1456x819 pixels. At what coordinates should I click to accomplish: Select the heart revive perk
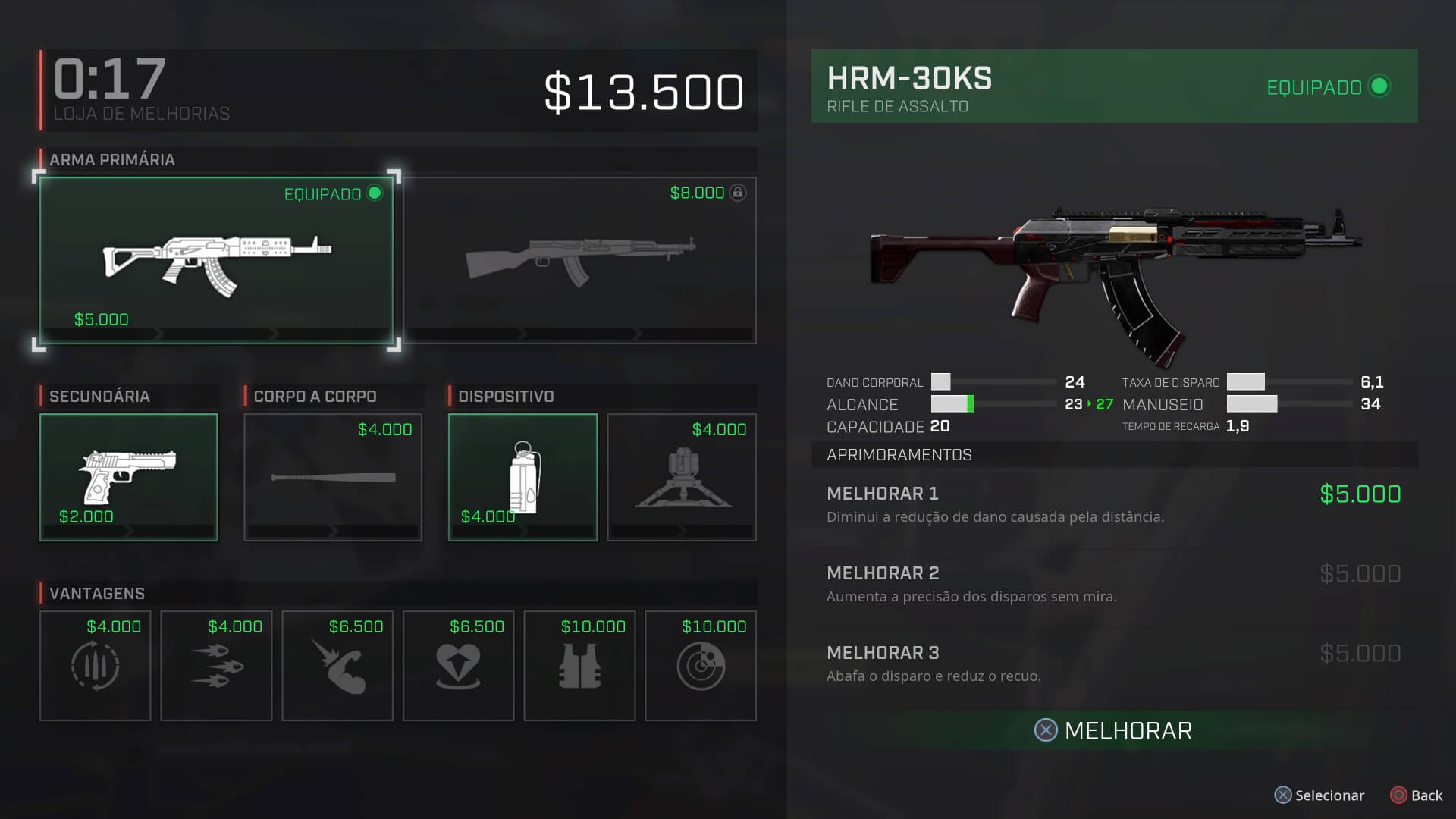tap(458, 666)
